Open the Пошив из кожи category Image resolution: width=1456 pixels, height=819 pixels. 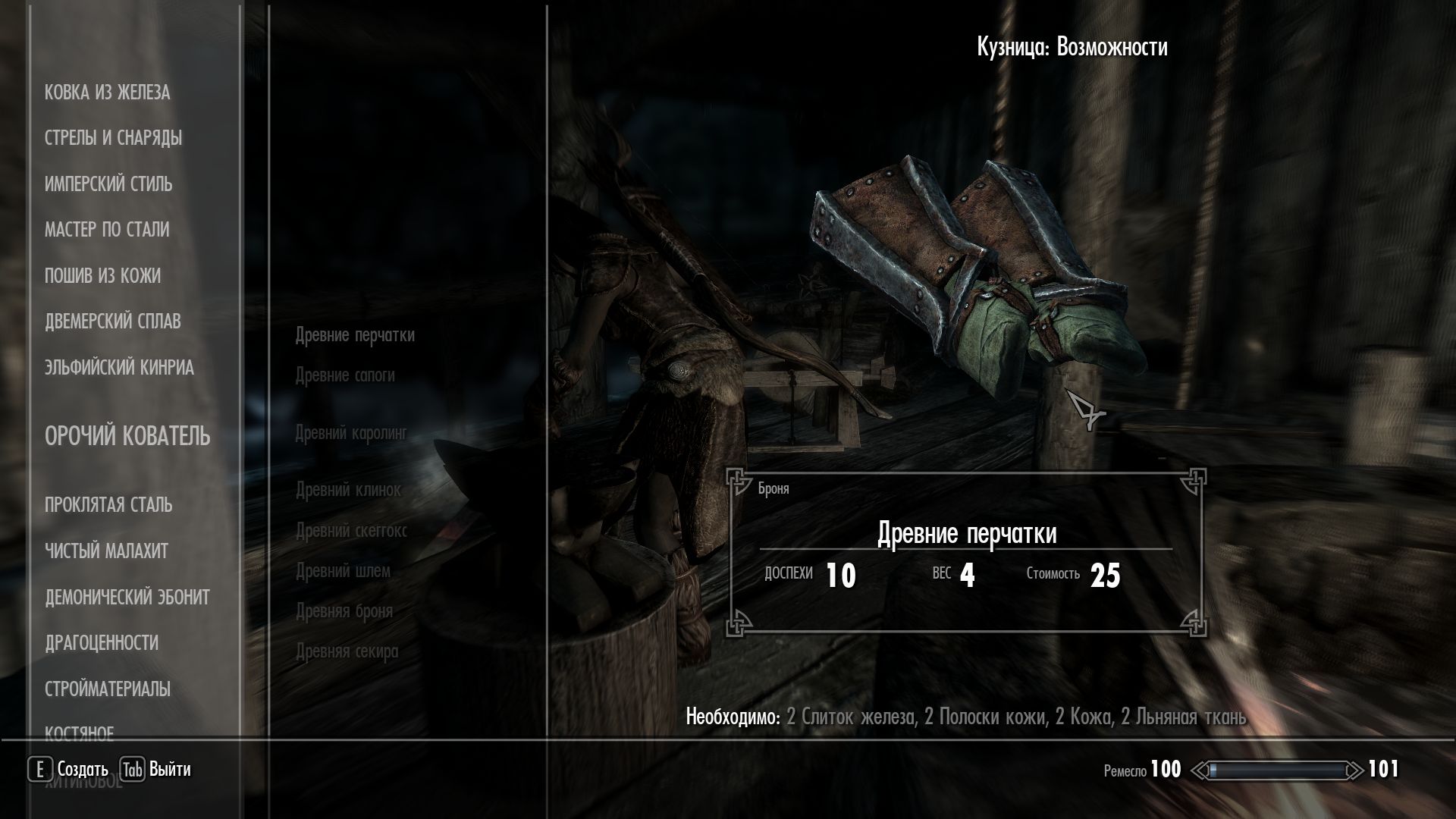click(x=102, y=276)
